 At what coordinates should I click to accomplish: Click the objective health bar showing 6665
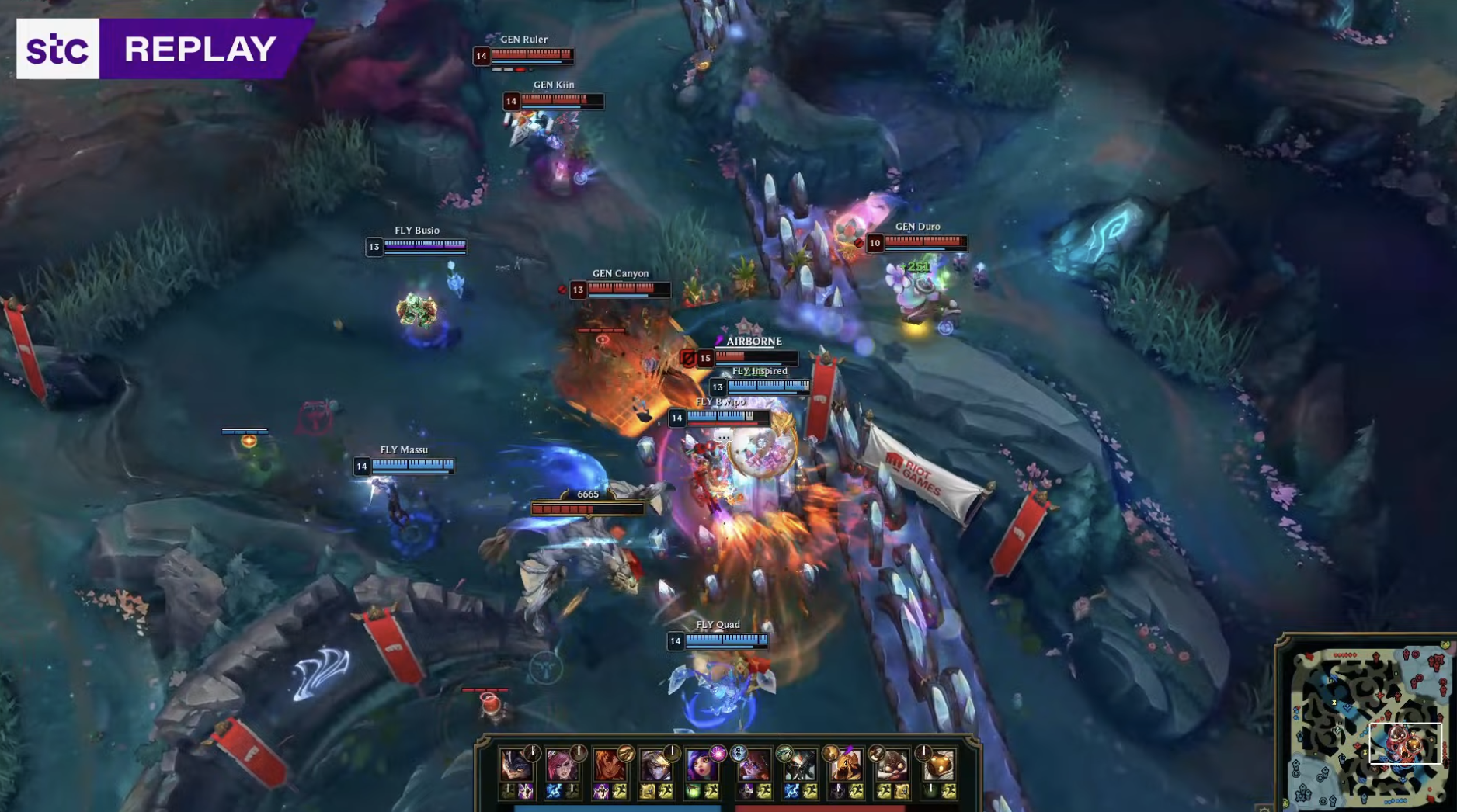(586, 509)
